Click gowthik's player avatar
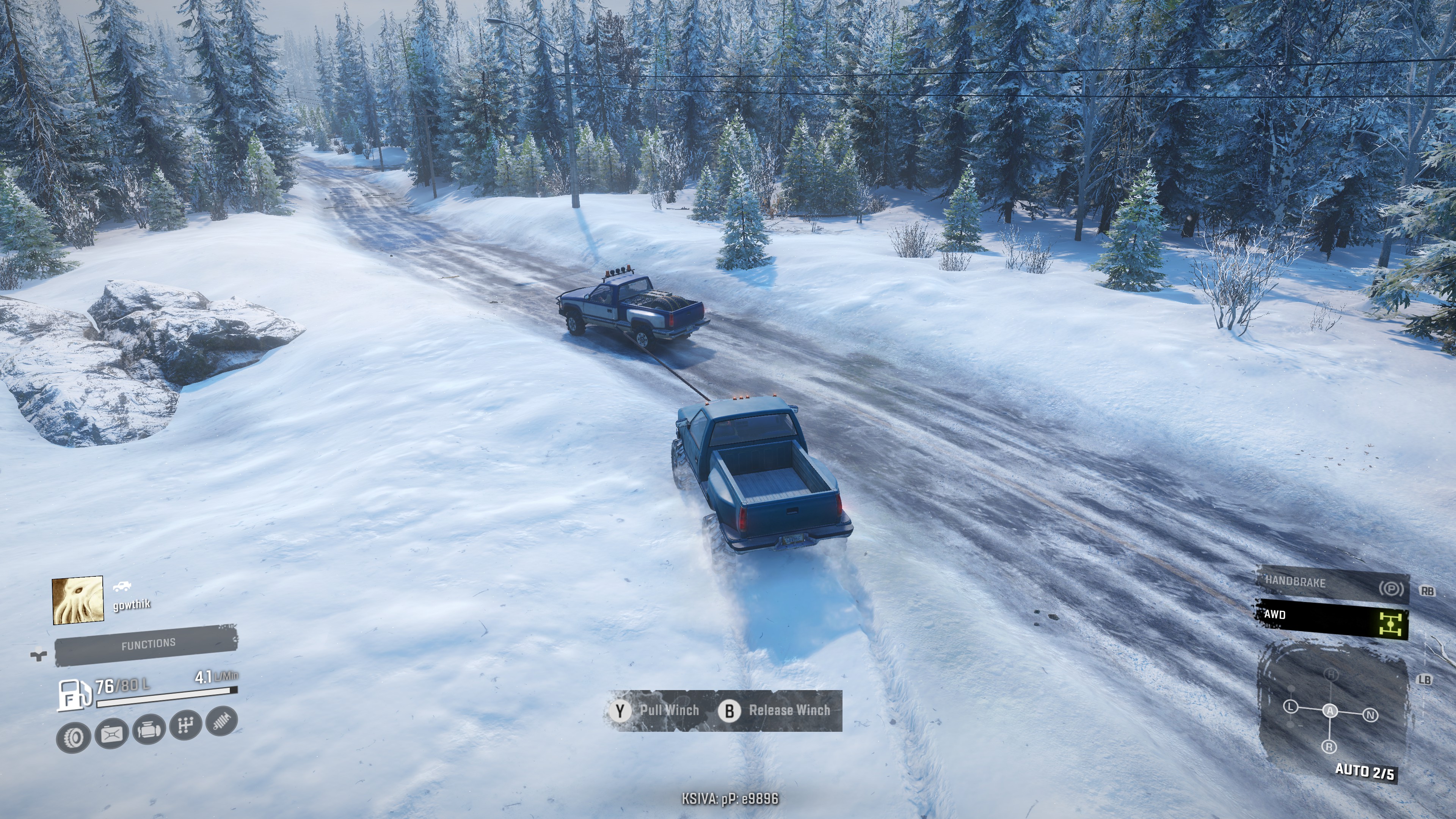The image size is (1456, 819). [78, 600]
